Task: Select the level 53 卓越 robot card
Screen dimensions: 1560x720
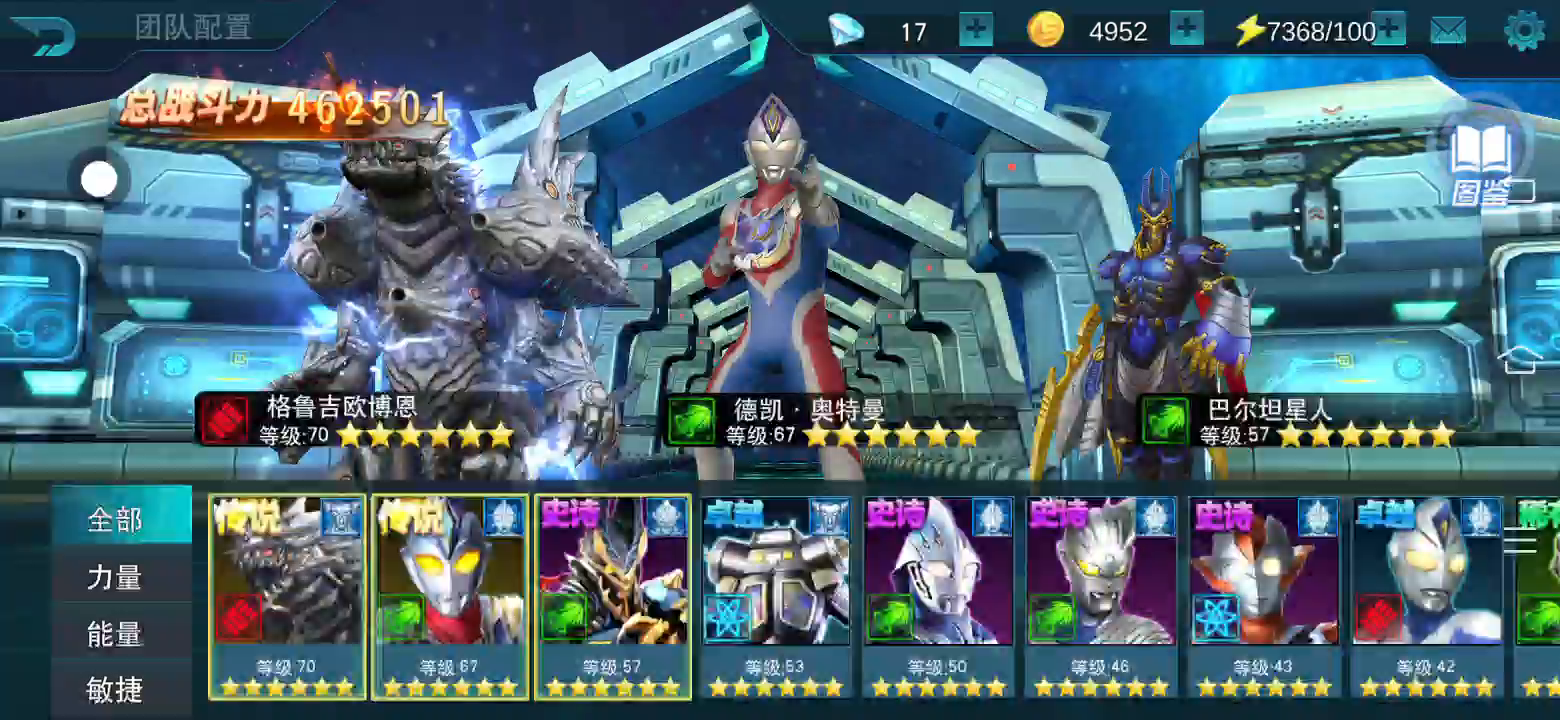Action: 776,596
